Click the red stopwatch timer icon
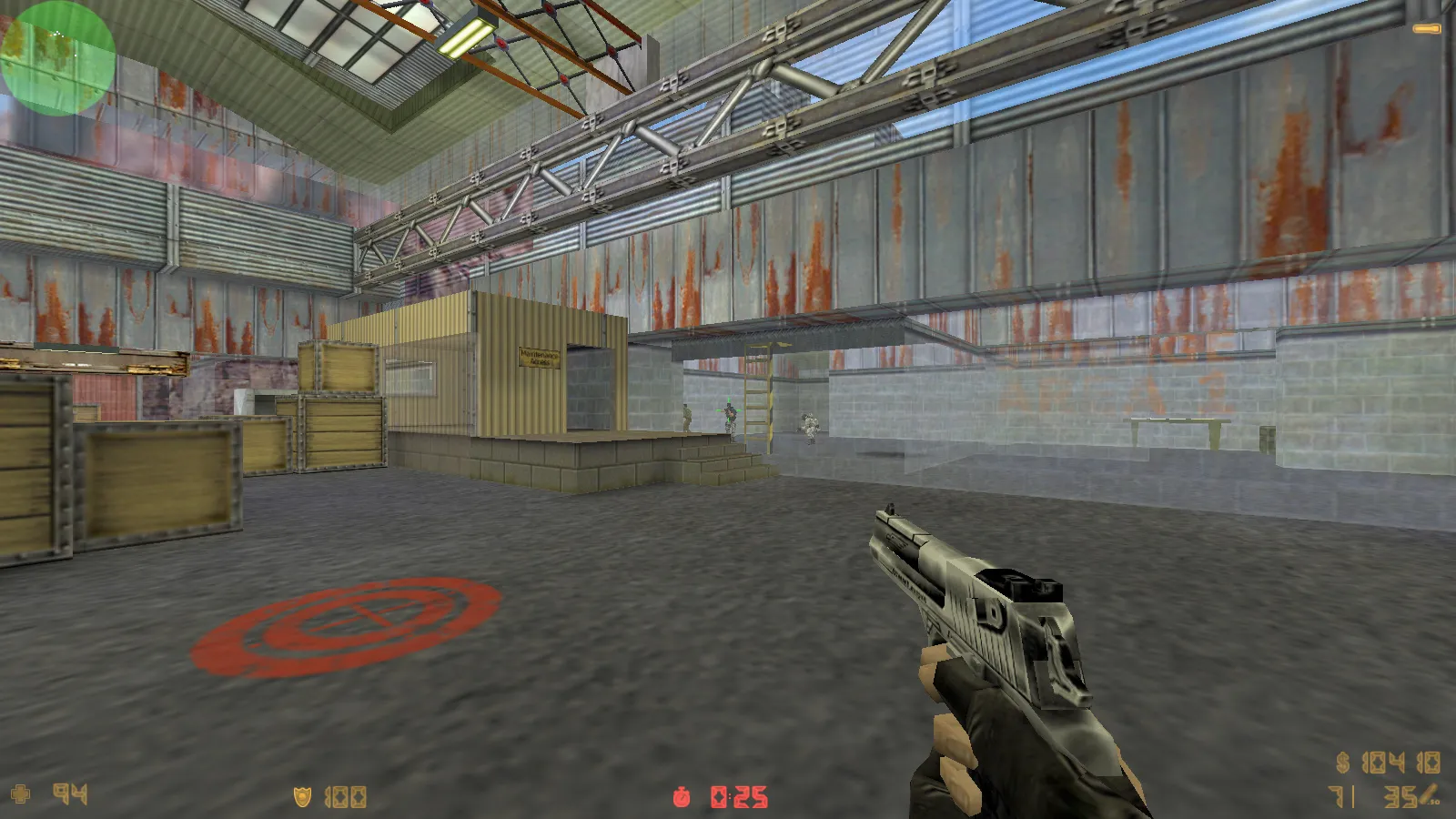1456x819 pixels. (x=682, y=794)
